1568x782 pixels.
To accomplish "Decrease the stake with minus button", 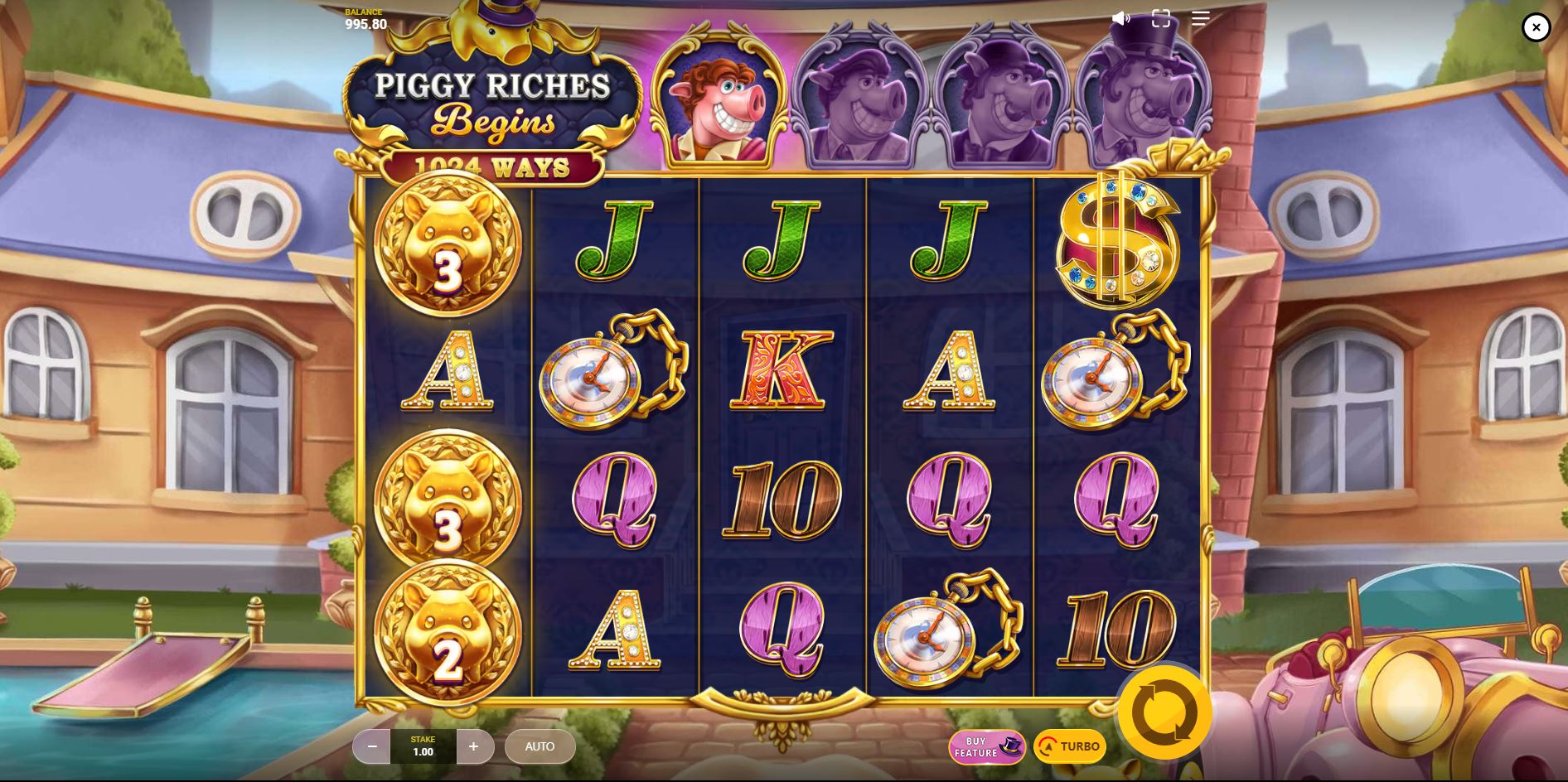I will coord(370,746).
